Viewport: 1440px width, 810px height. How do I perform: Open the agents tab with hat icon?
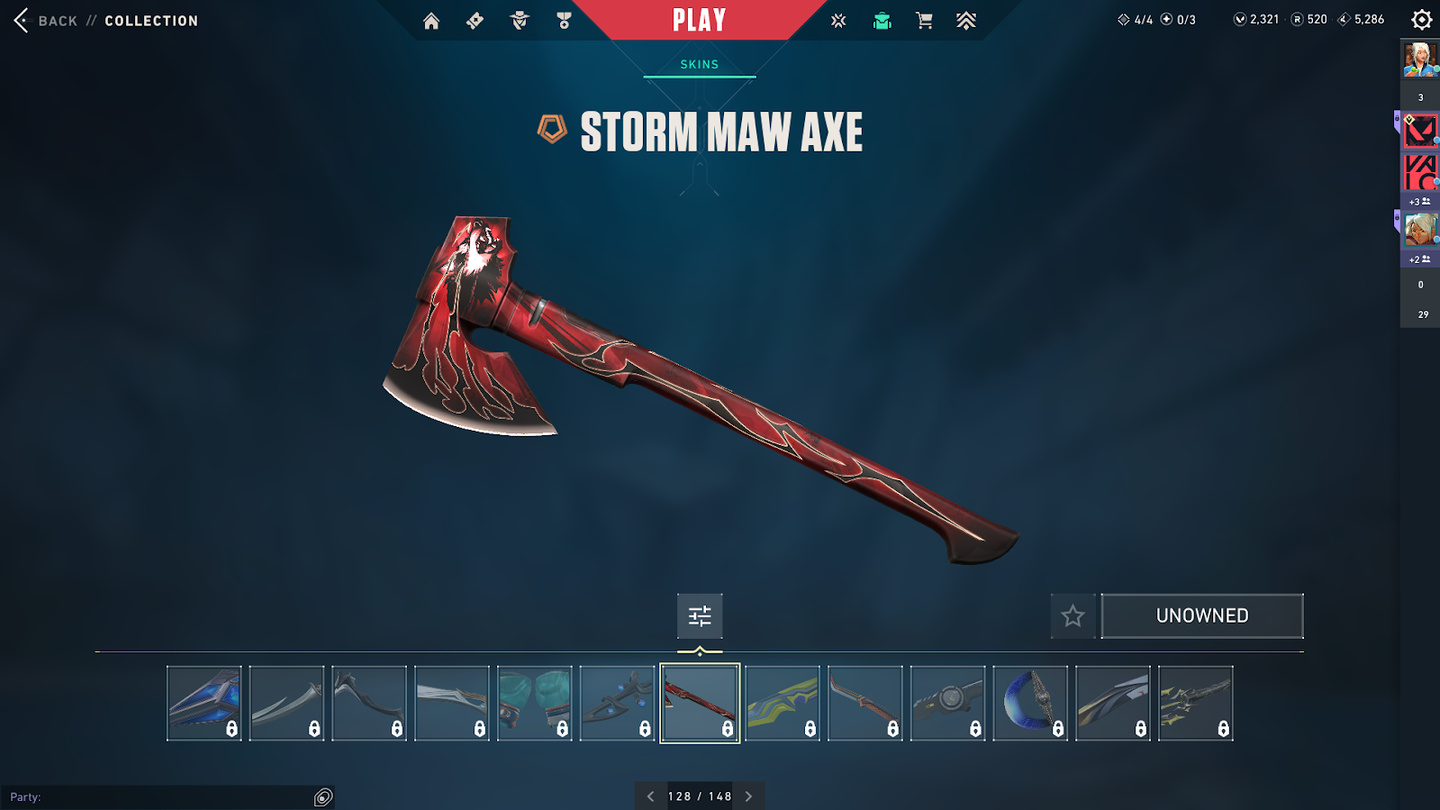[519, 21]
